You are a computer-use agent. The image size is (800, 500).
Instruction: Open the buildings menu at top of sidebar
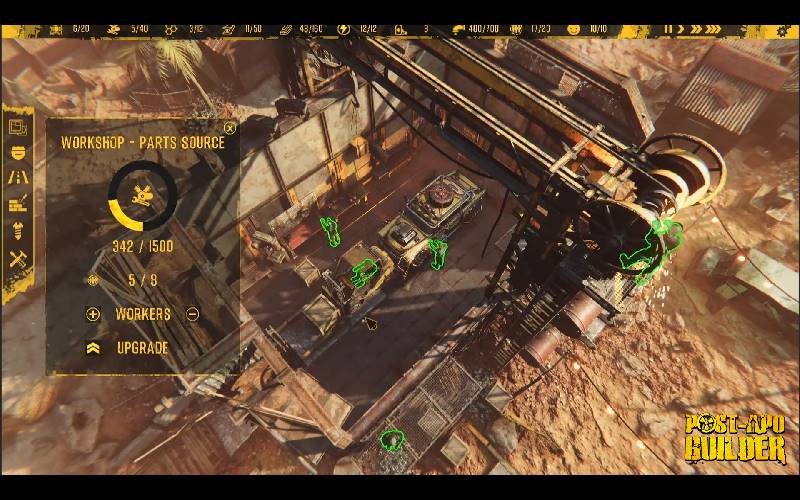[17, 127]
